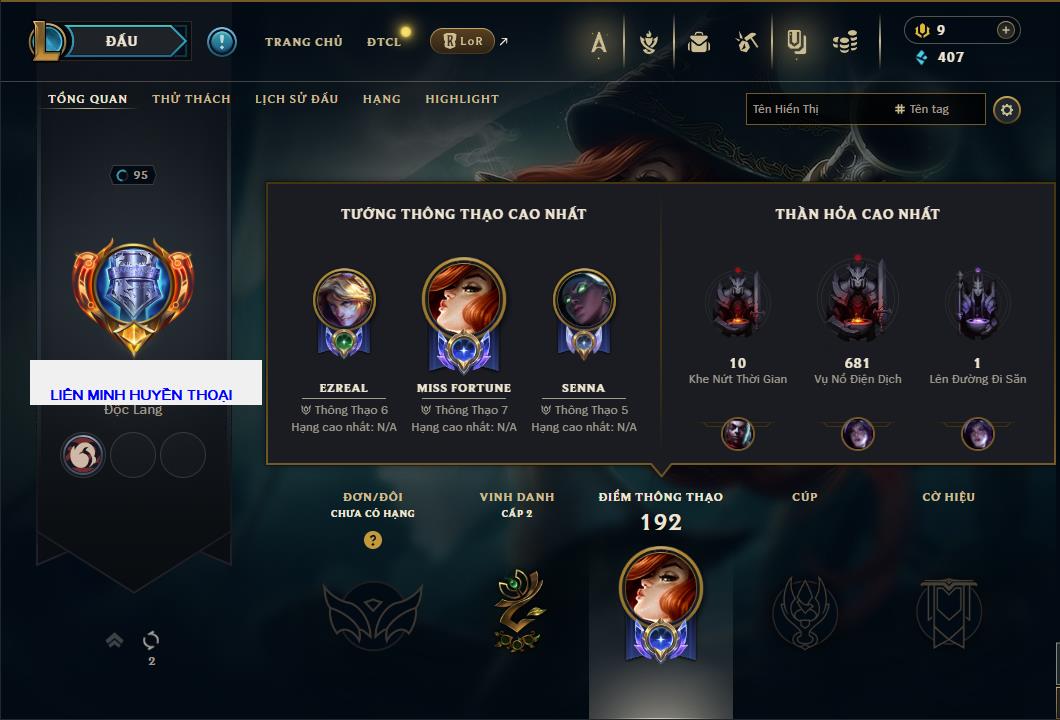Start a match with the ĐẤU button
The width and height of the screenshot is (1060, 720).
click(x=122, y=41)
